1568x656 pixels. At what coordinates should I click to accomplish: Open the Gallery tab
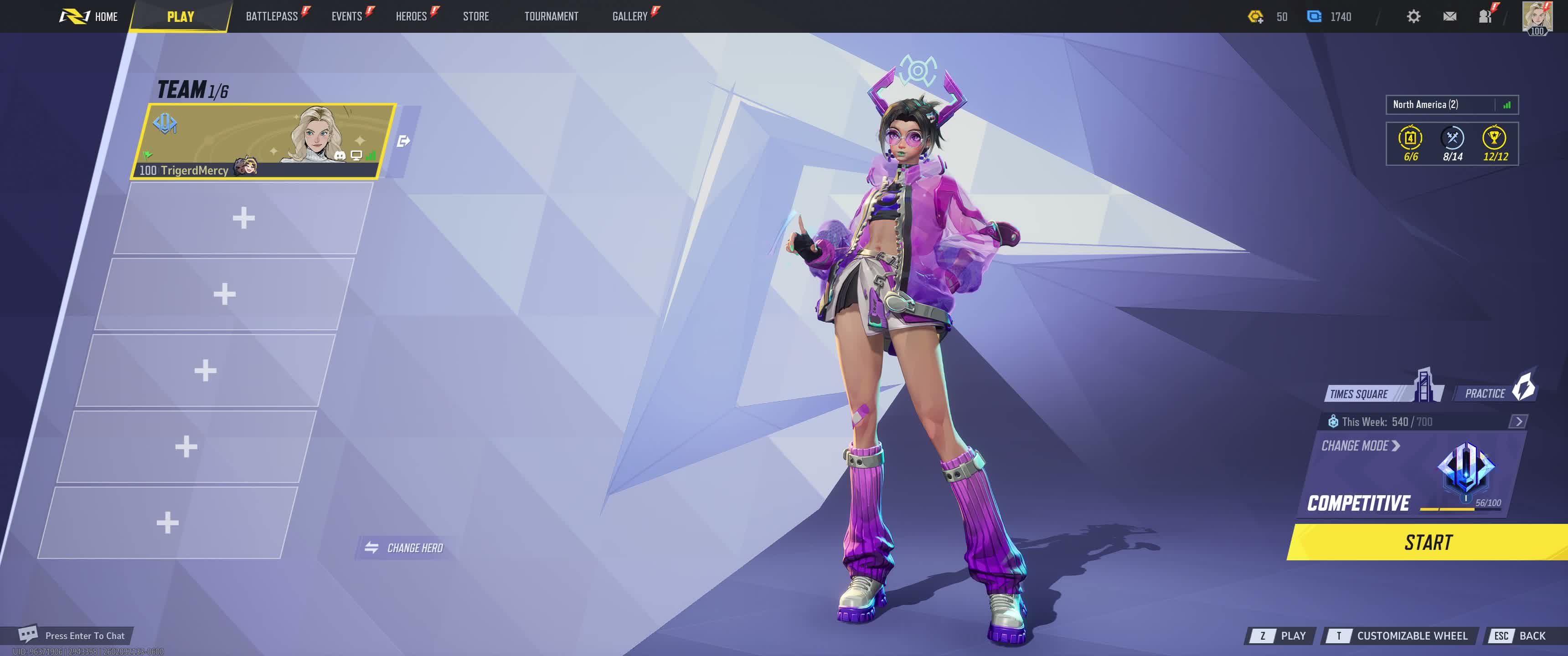[629, 16]
